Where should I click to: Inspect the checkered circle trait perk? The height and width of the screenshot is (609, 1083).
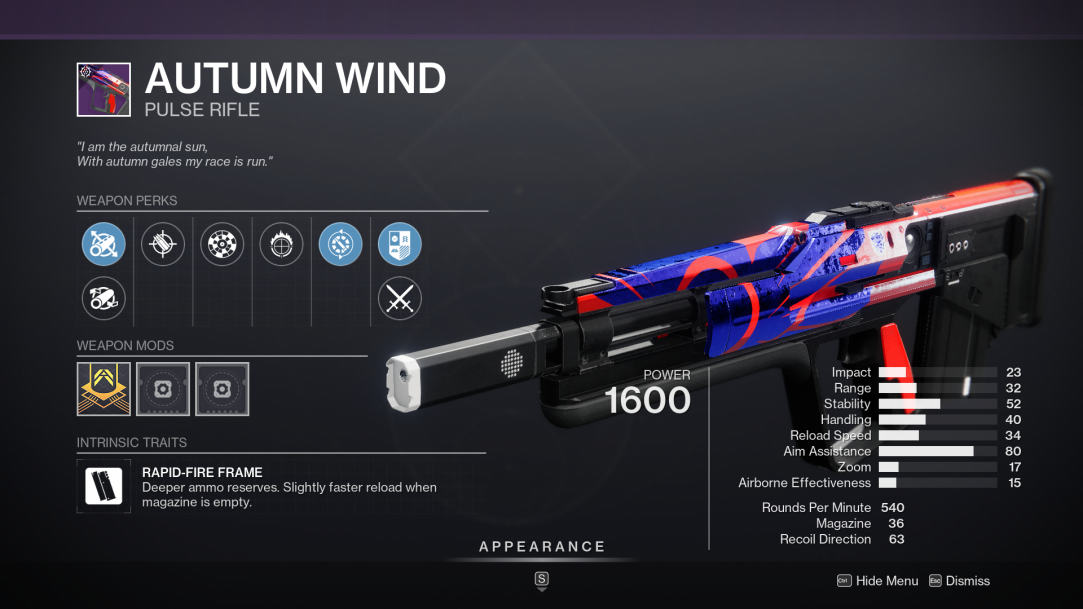pyautogui.click(x=222, y=244)
